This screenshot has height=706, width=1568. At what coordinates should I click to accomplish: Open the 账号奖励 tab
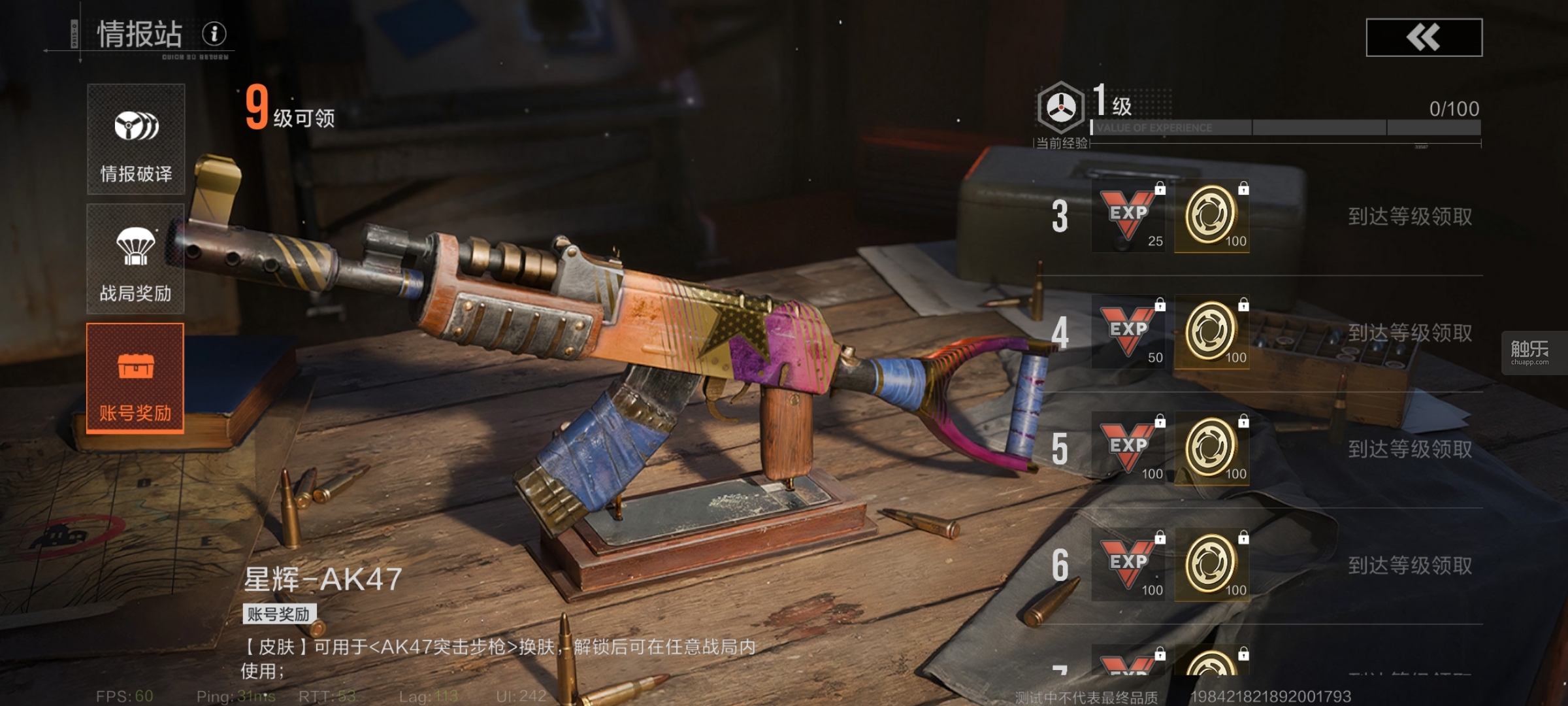coord(135,378)
